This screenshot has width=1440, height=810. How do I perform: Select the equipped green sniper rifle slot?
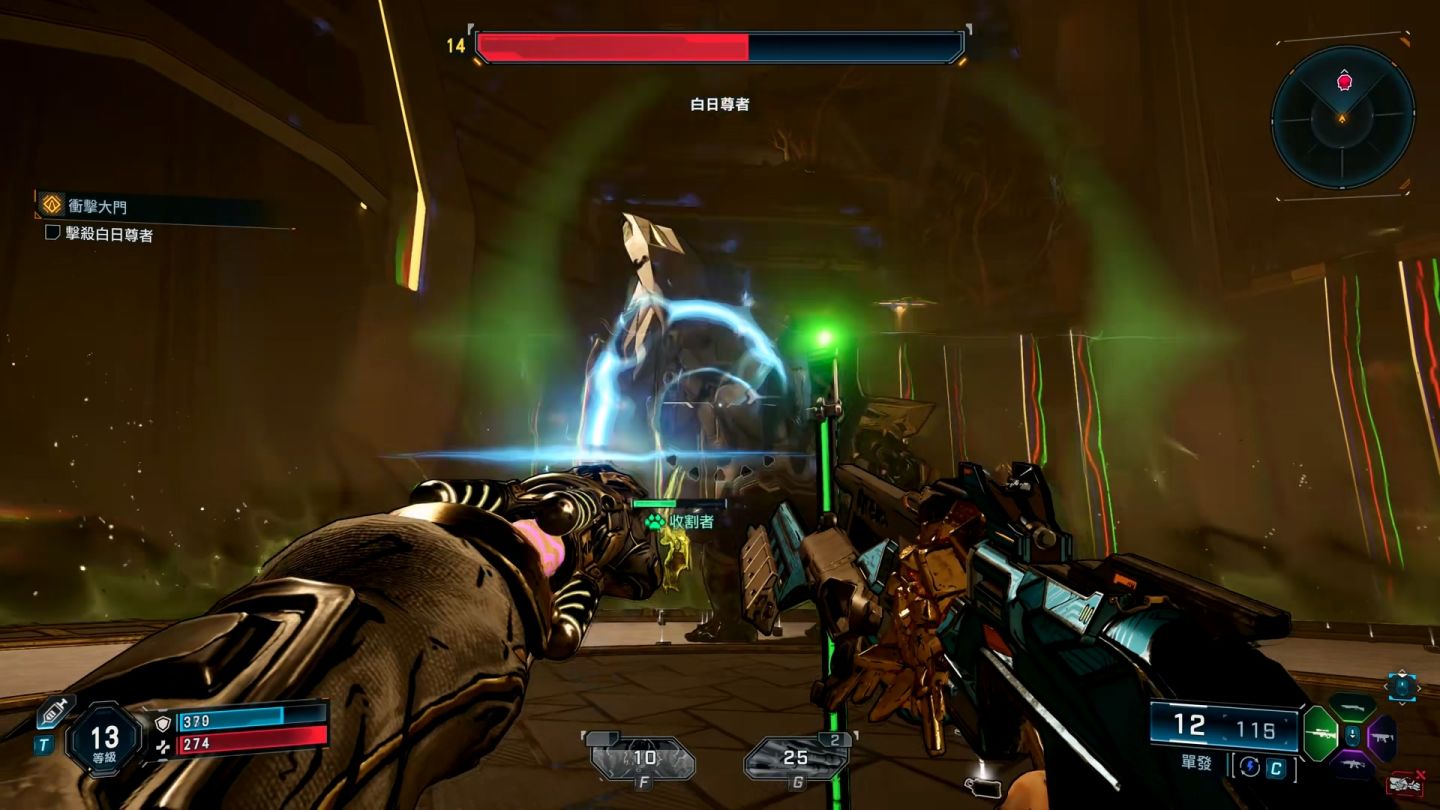1321,734
